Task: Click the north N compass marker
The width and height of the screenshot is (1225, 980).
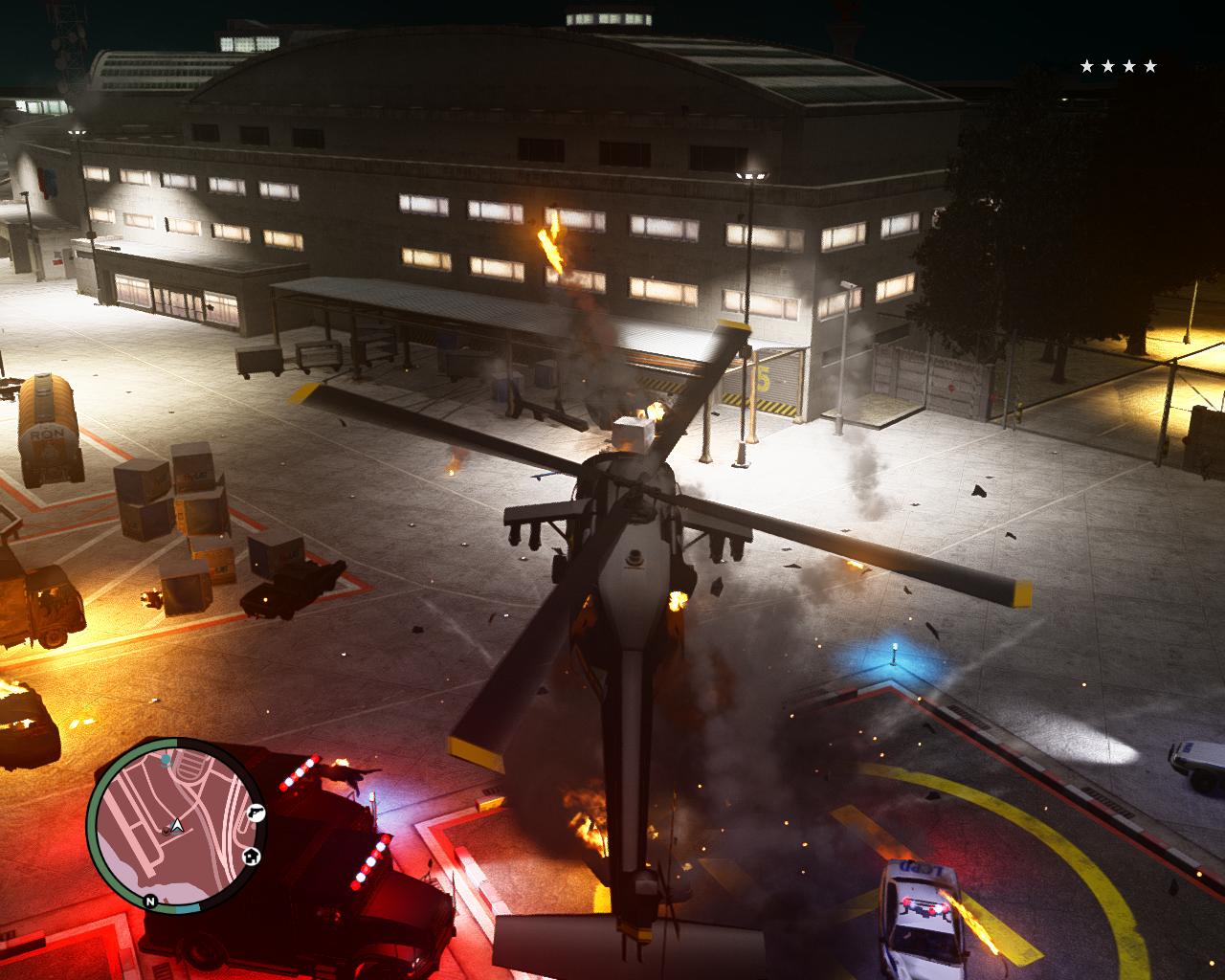Action: (150, 901)
